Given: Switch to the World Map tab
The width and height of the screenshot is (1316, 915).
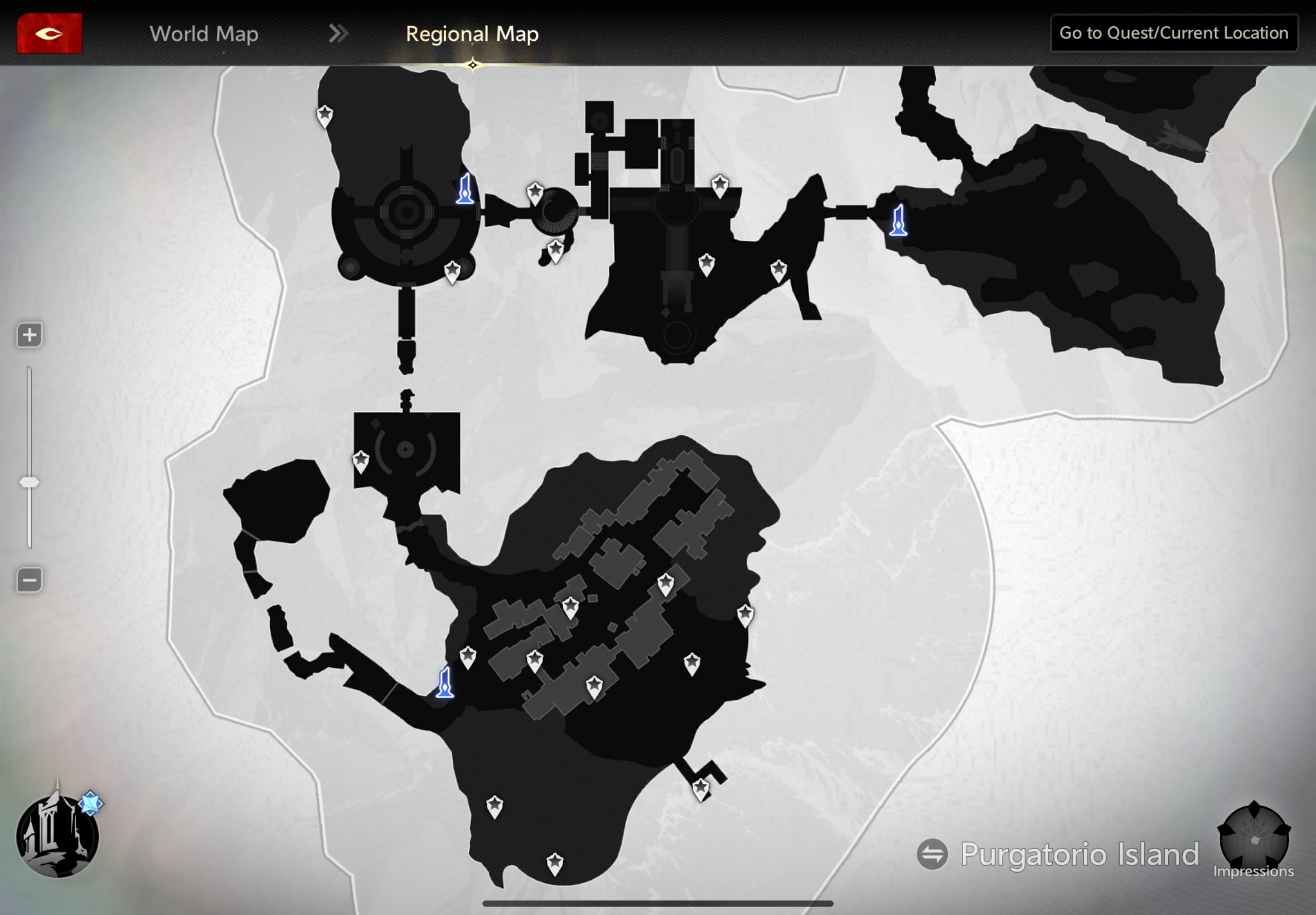Looking at the screenshot, I should point(204,34).
